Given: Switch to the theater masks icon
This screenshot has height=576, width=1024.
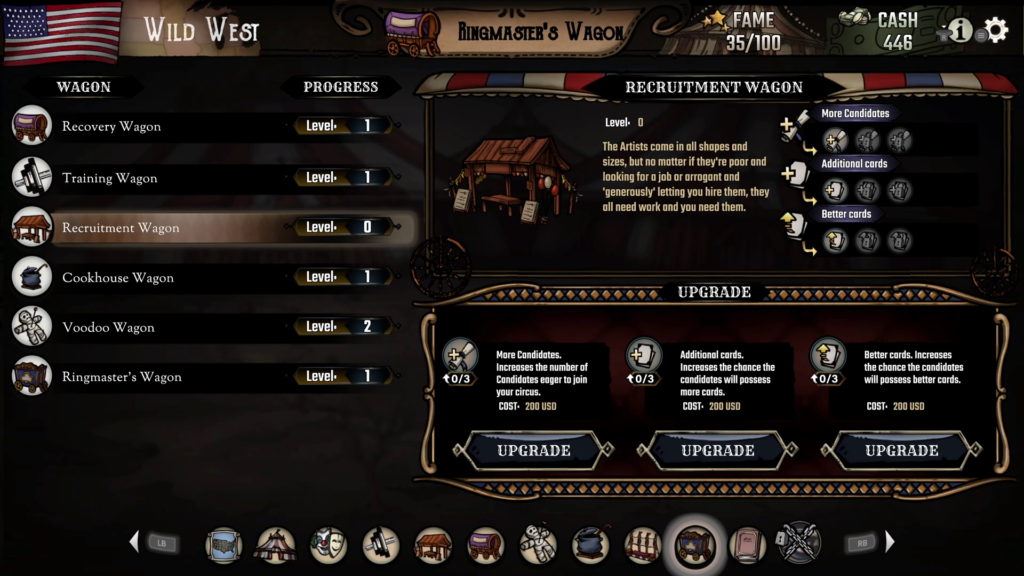Looking at the screenshot, I should [x=328, y=545].
